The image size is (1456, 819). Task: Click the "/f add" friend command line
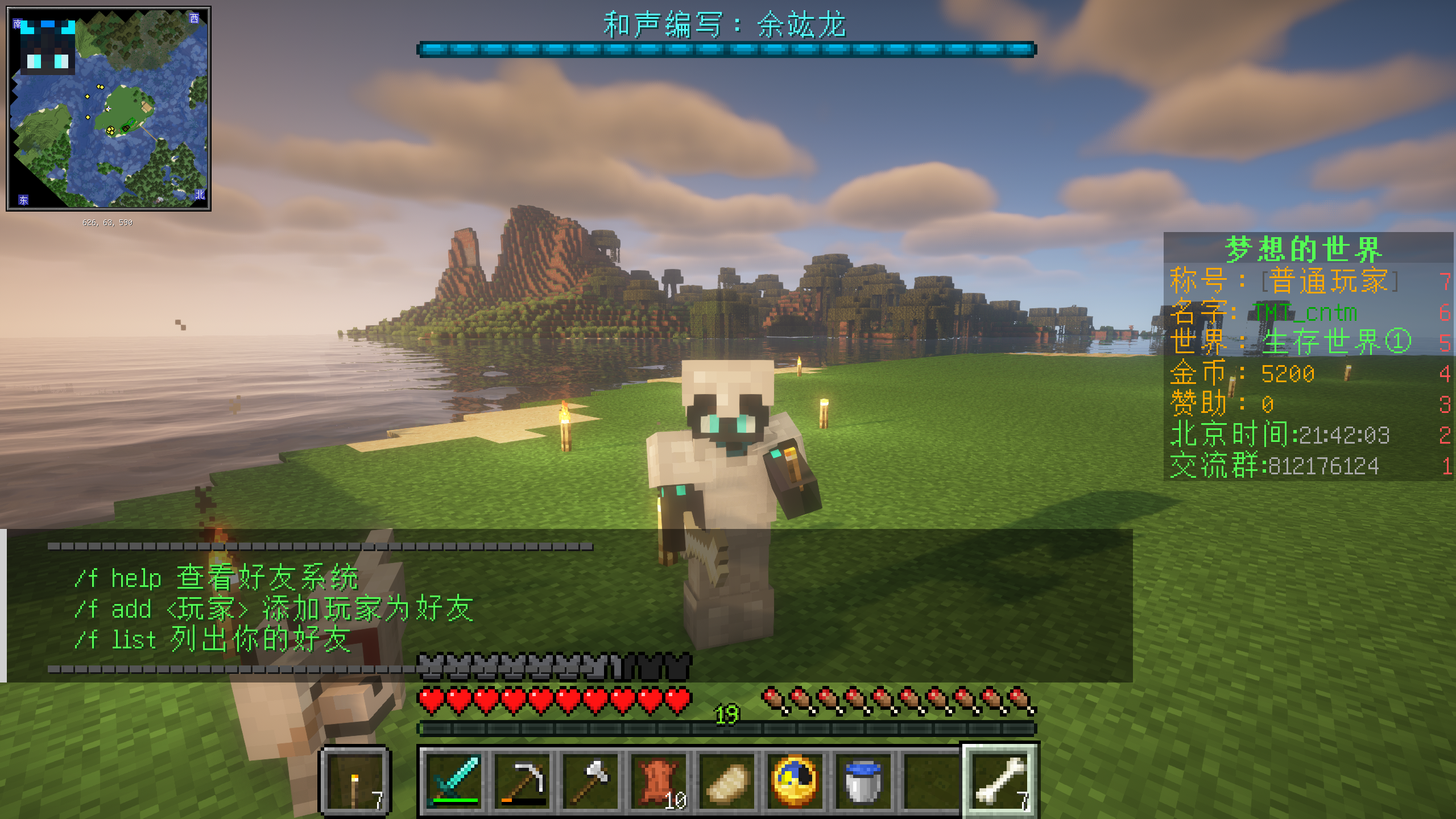click(x=273, y=609)
